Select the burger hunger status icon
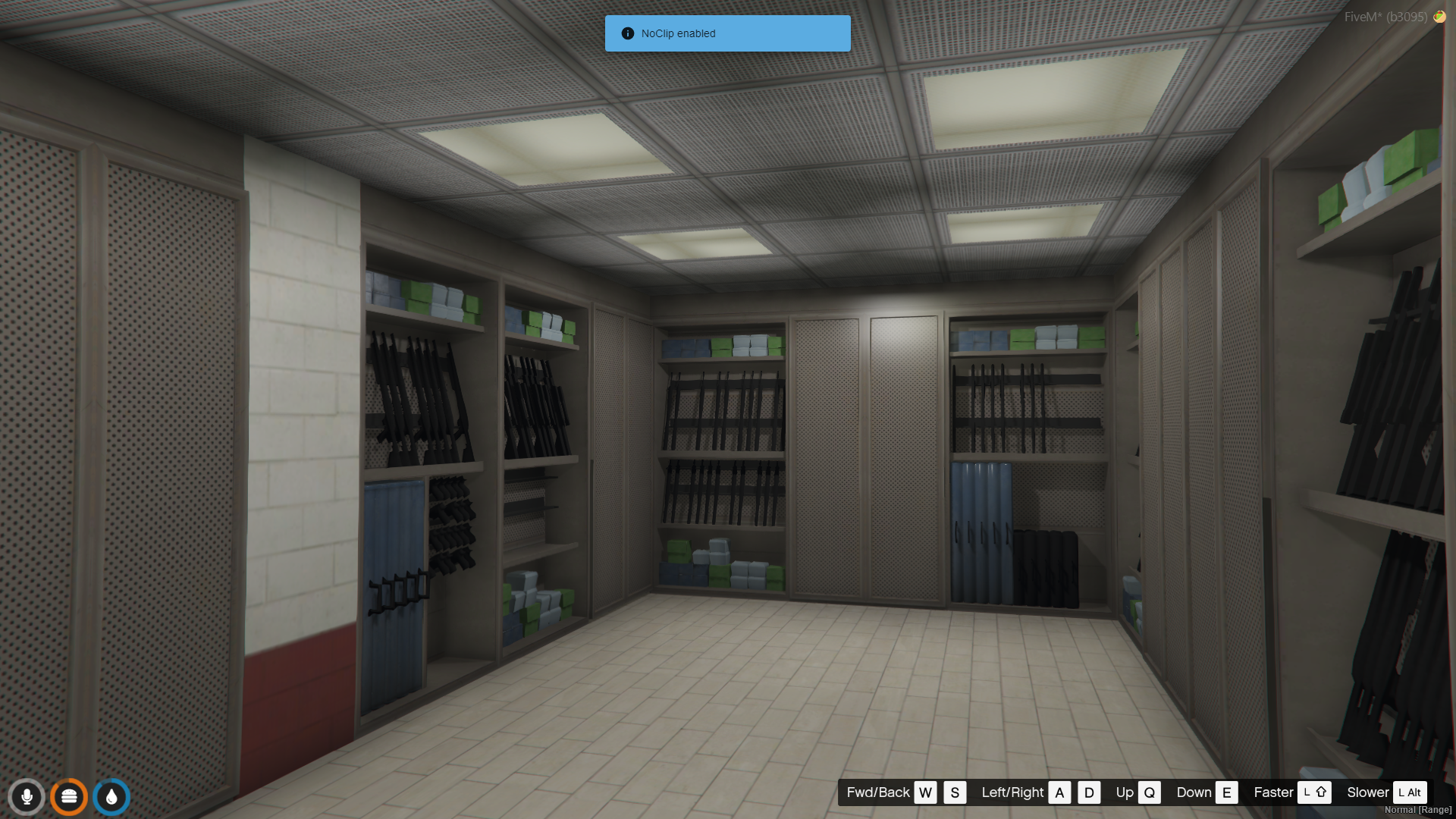This screenshot has height=819, width=1456. pyautogui.click(x=69, y=797)
